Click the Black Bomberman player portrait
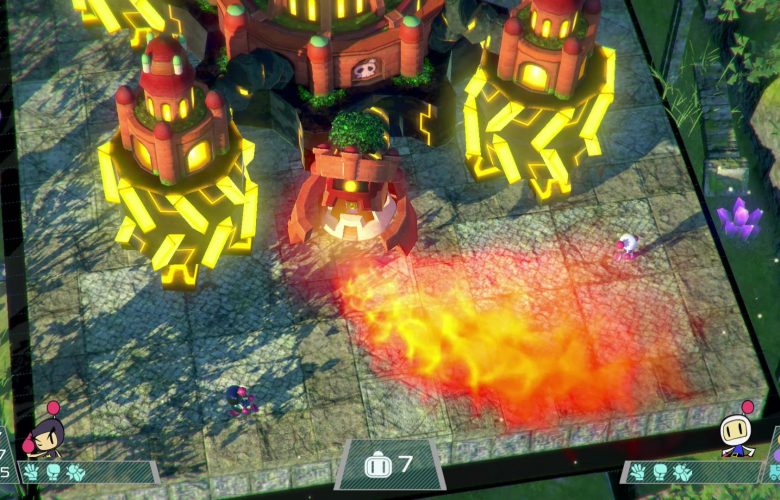This screenshot has height=500, width=780. tap(45, 436)
